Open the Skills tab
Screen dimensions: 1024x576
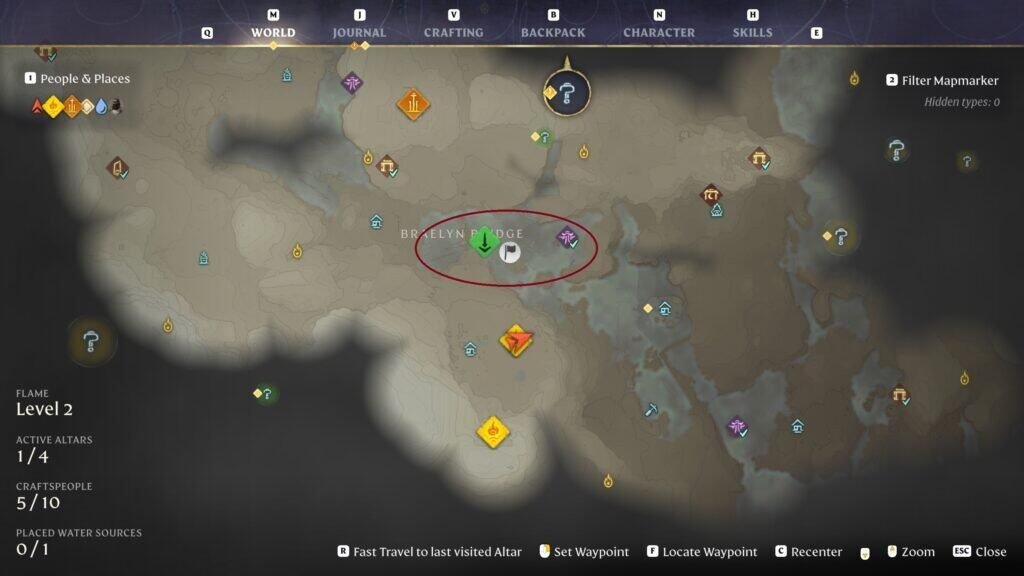click(x=752, y=32)
